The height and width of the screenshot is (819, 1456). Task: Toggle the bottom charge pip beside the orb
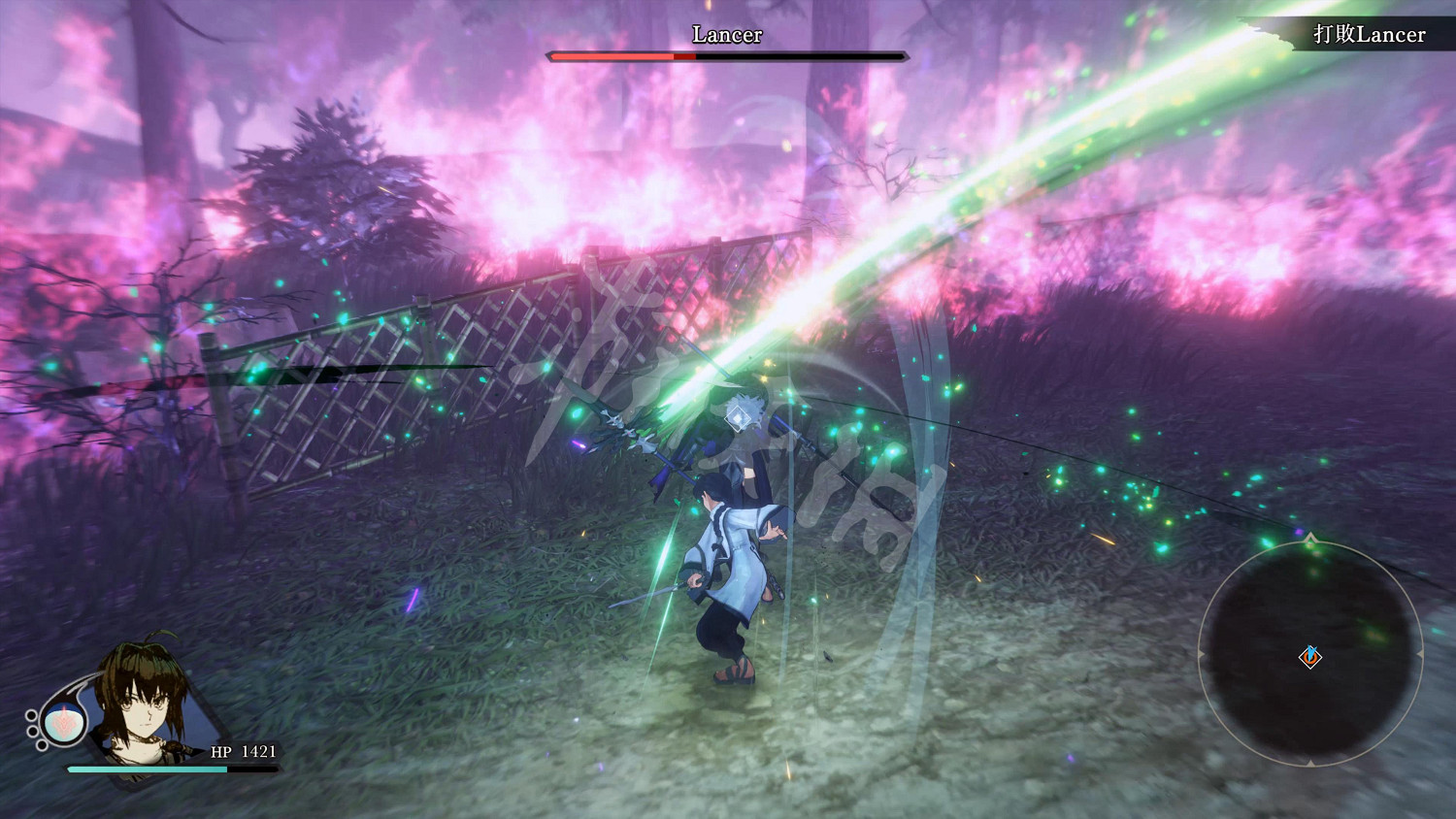41,744
